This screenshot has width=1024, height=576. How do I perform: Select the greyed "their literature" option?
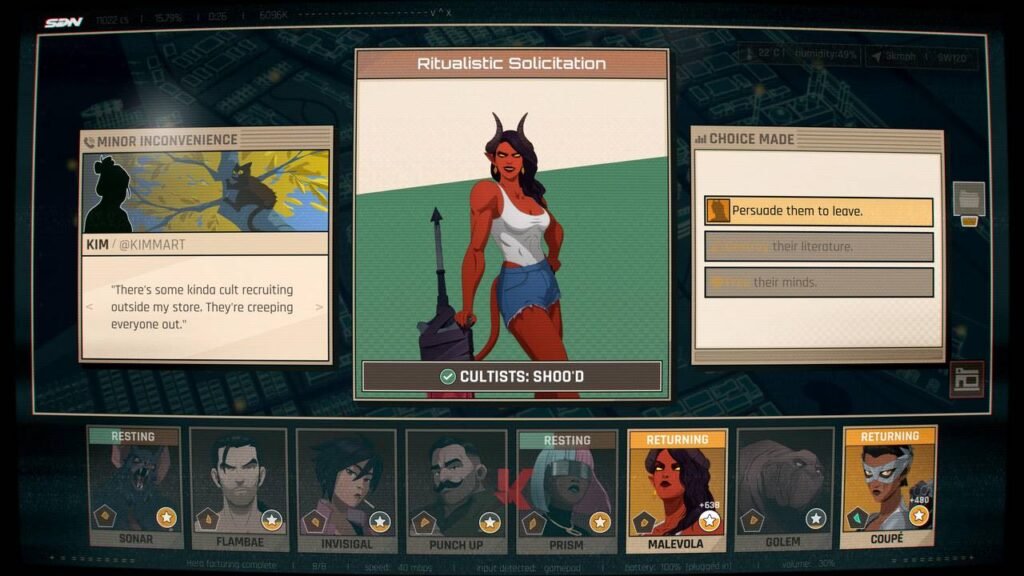tap(818, 246)
